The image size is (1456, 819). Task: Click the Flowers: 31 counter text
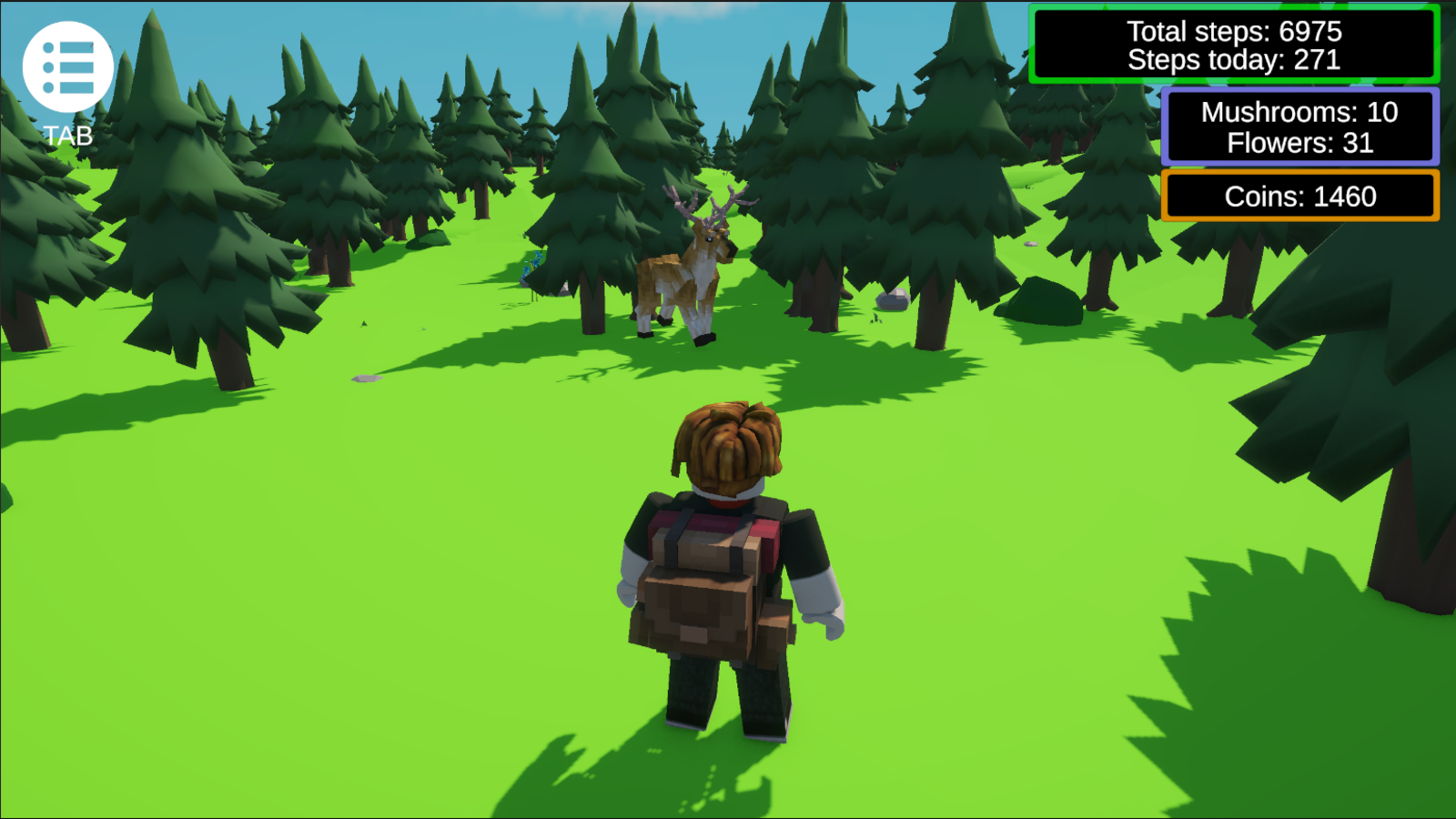(1300, 143)
